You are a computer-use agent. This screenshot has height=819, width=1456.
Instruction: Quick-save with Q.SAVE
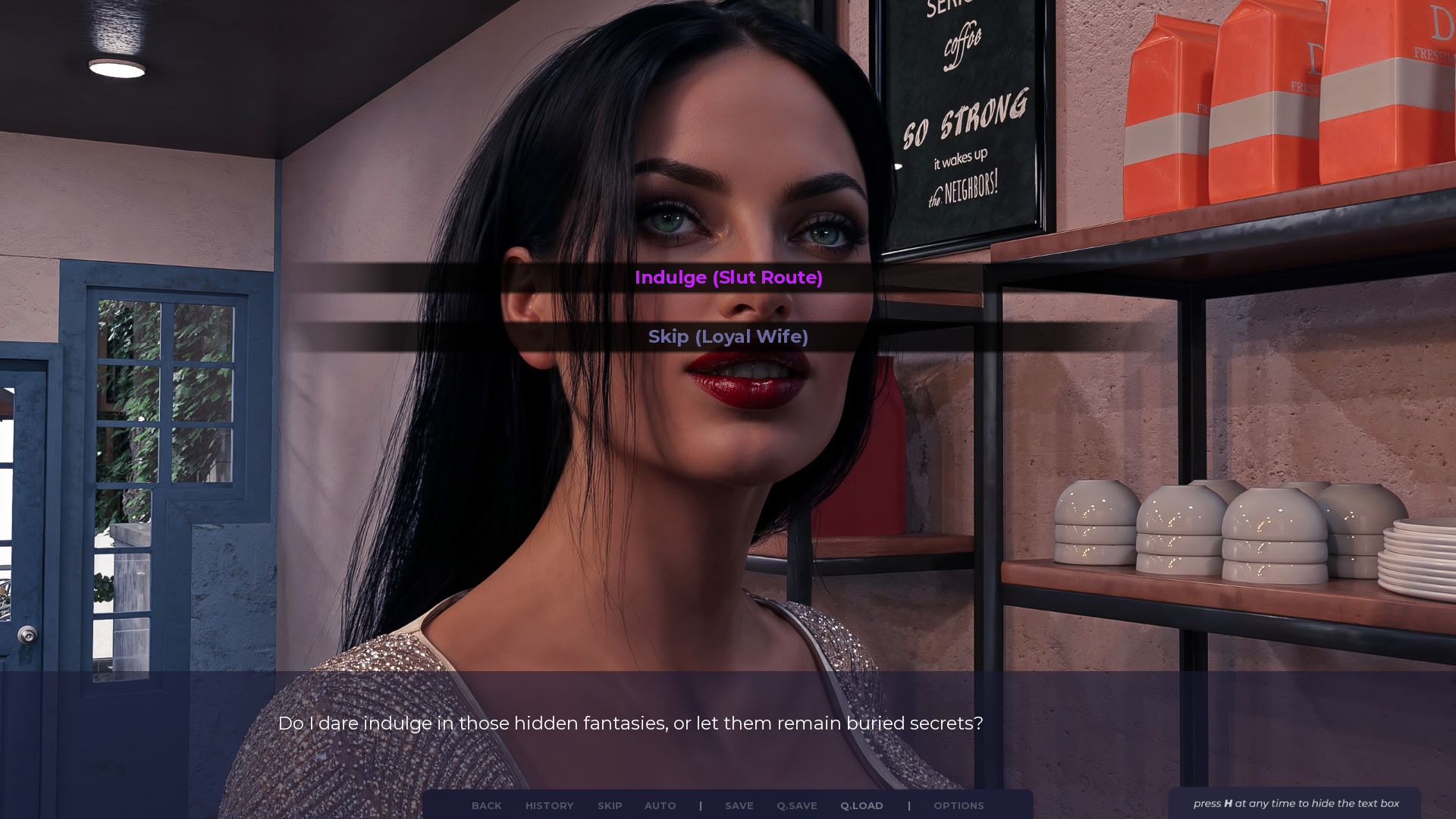click(795, 805)
